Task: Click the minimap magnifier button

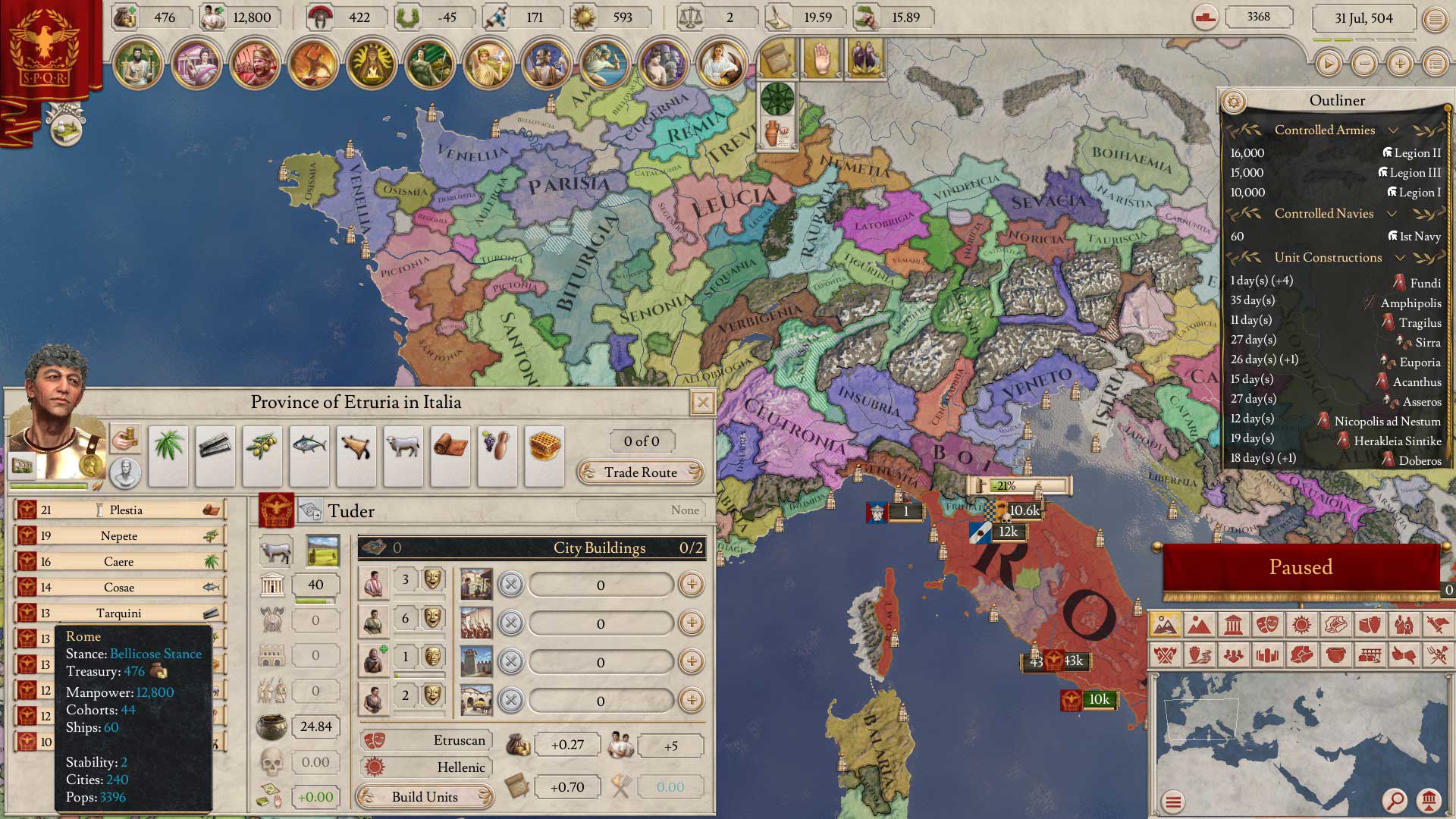Action: (1394, 800)
